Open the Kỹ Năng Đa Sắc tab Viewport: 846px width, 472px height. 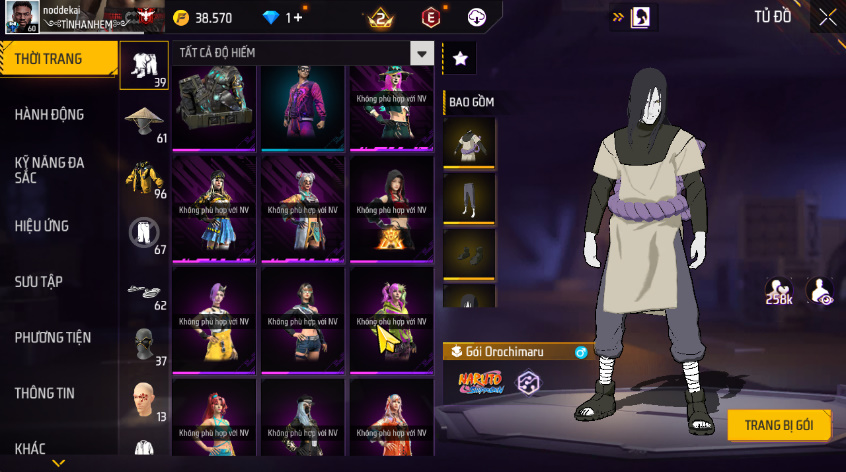(x=50, y=169)
